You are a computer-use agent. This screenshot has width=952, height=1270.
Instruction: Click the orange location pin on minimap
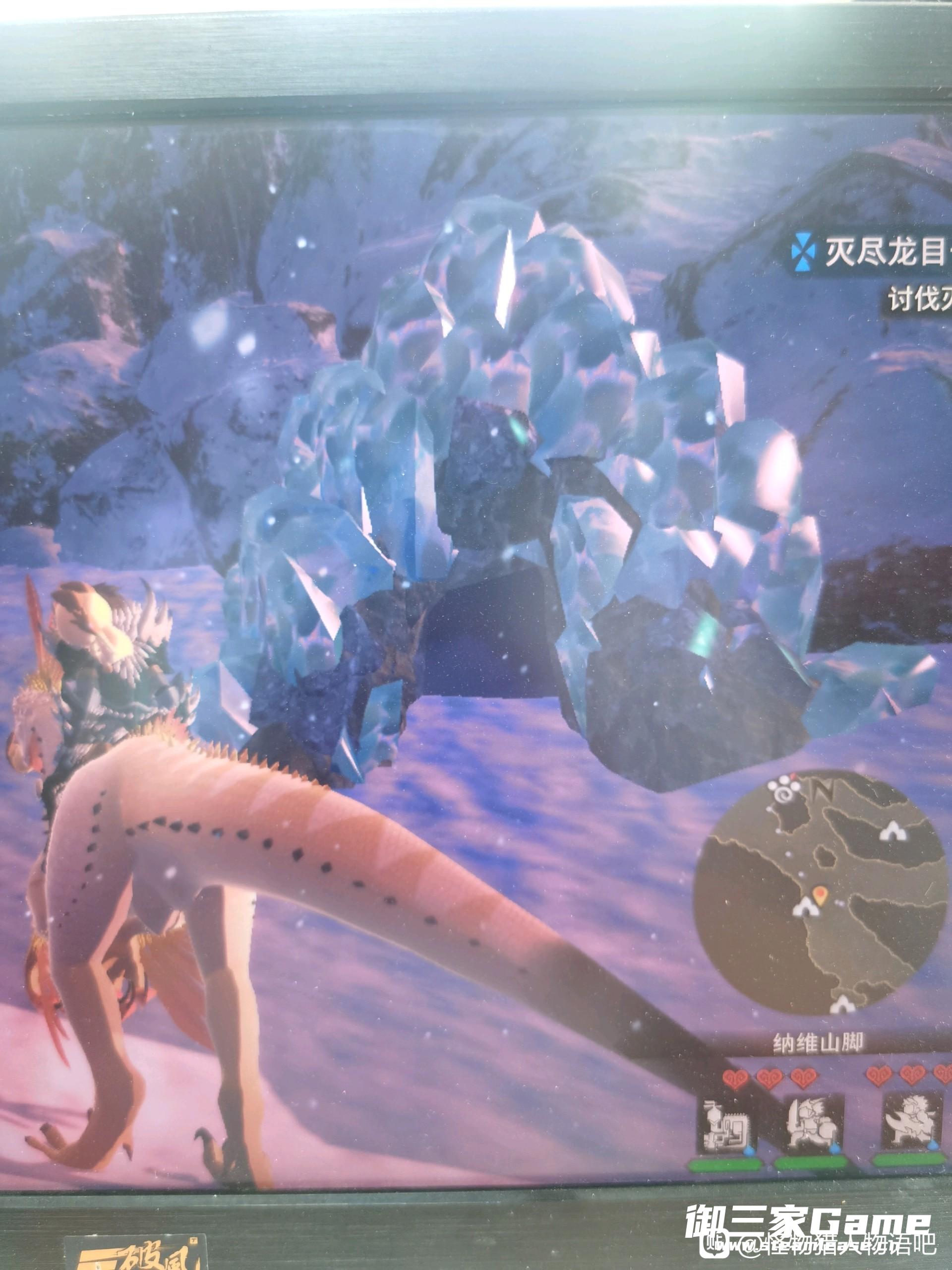coord(821,894)
